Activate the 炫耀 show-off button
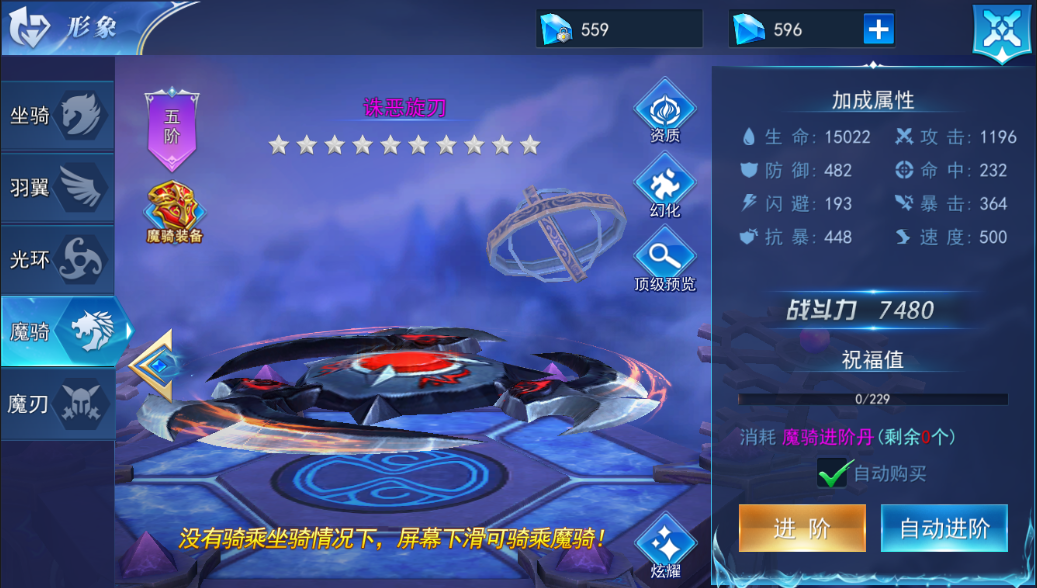The height and width of the screenshot is (588, 1037). [664, 548]
